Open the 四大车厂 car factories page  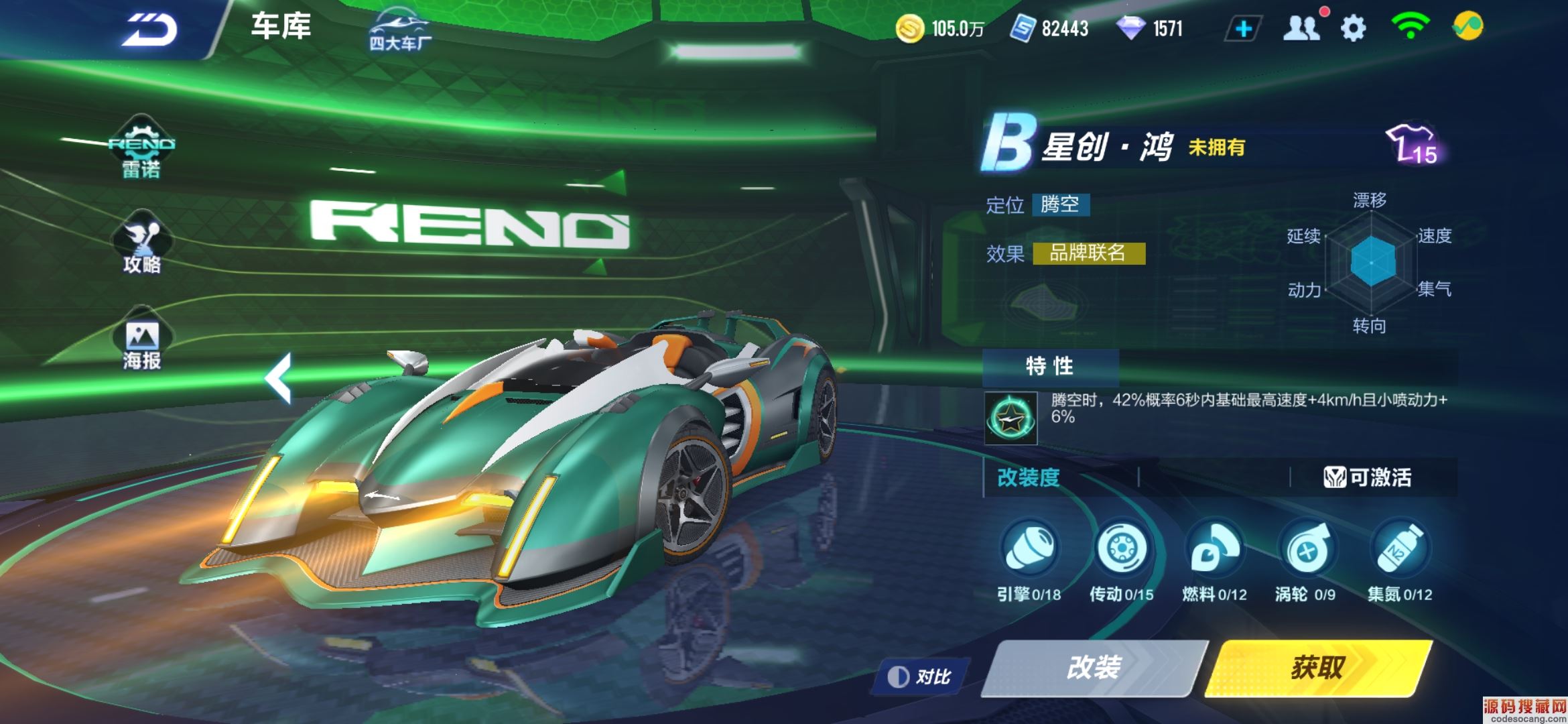400,30
